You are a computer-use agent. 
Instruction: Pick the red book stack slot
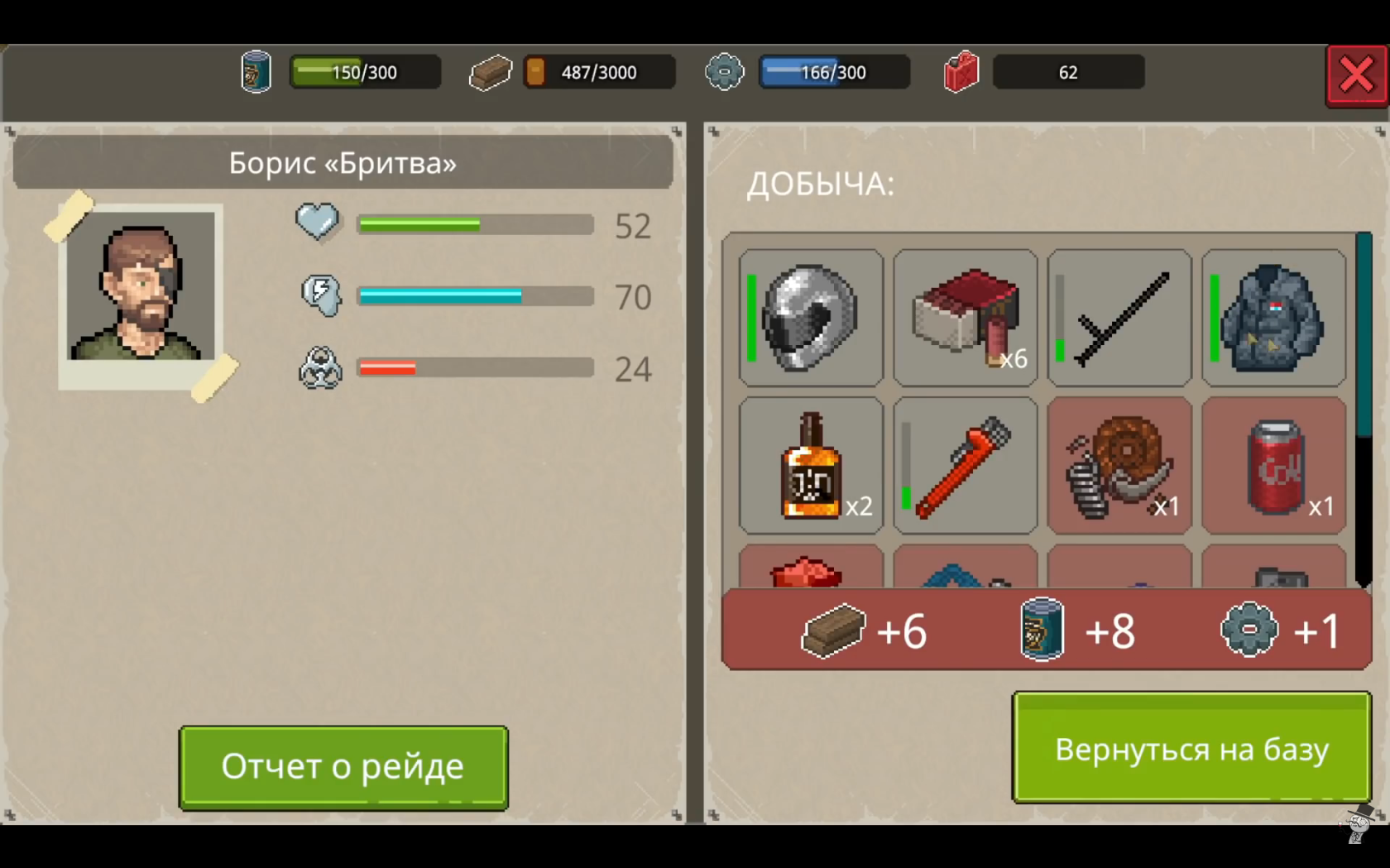[x=966, y=318]
